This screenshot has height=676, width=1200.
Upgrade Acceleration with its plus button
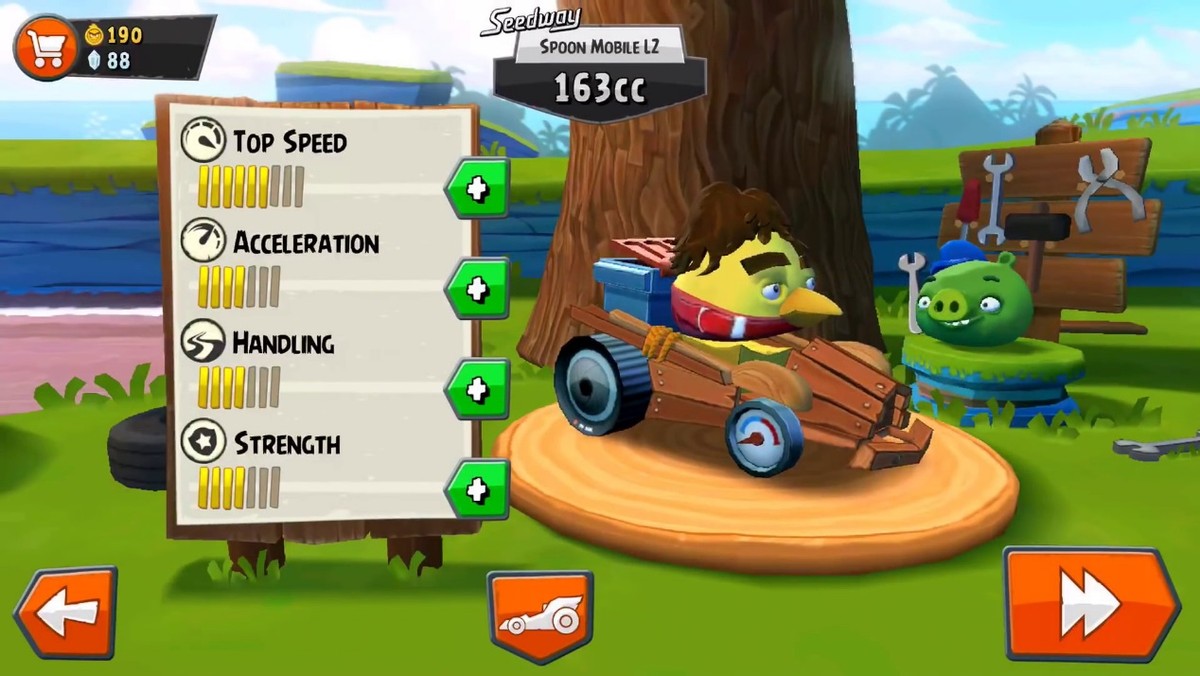[477, 289]
